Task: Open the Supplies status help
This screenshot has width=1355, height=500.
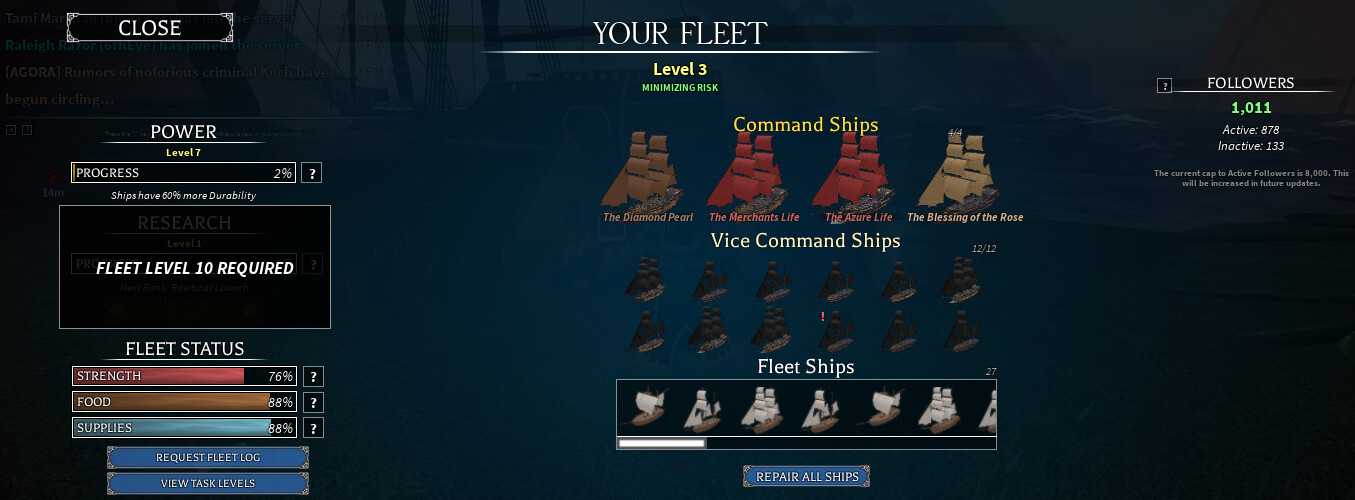Action: point(314,429)
